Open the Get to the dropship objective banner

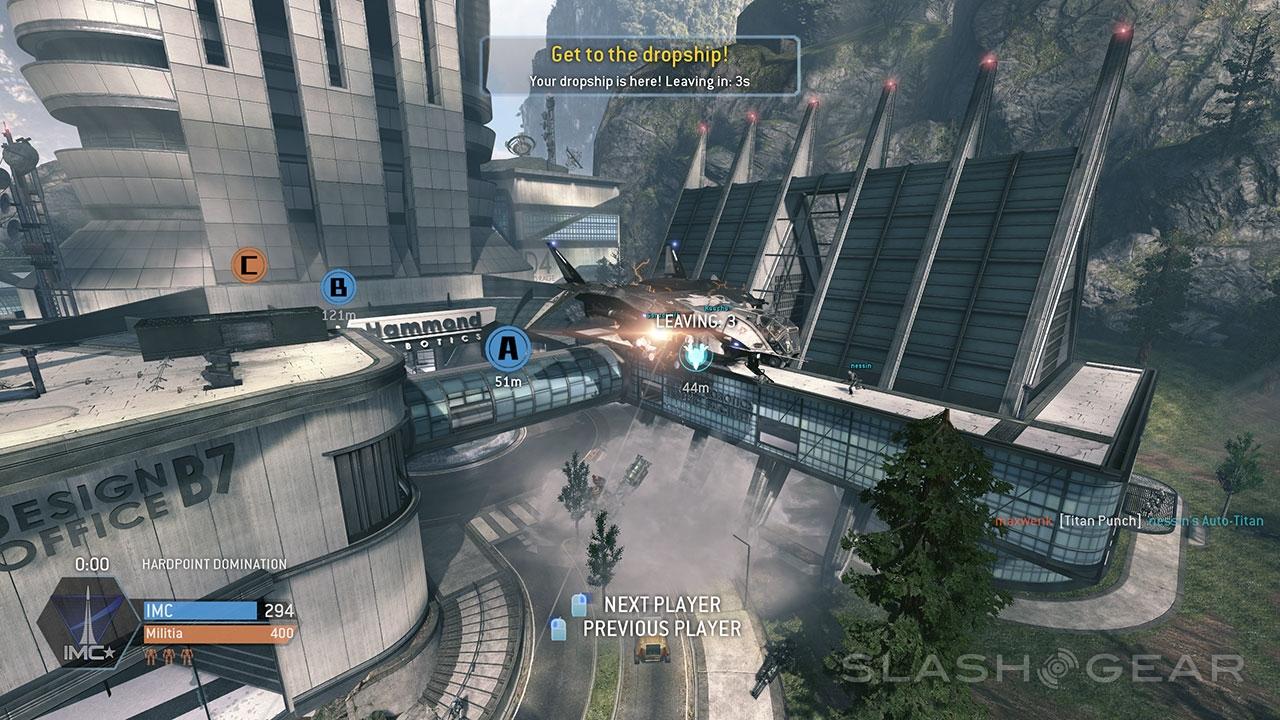tap(639, 65)
